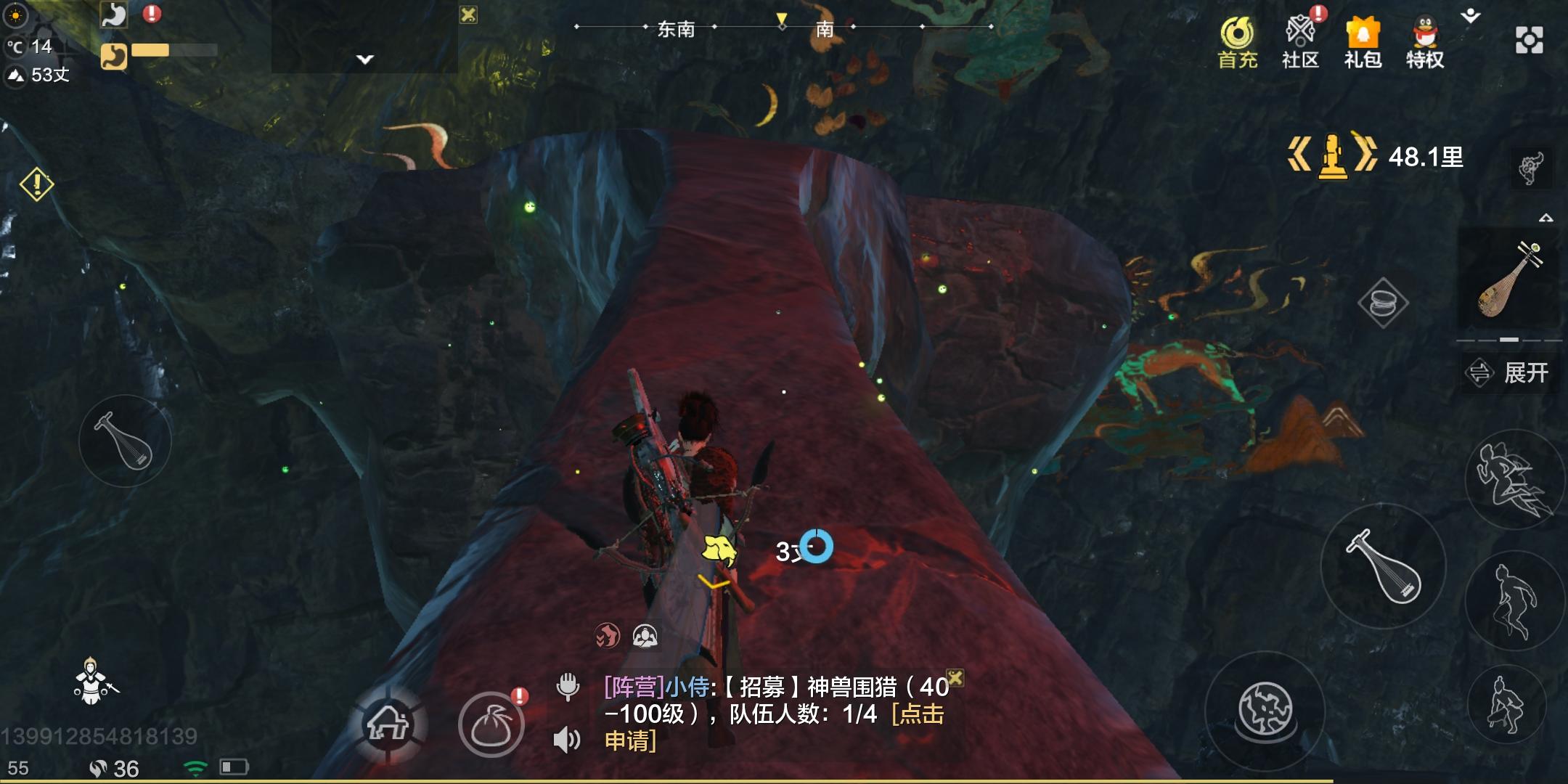Open the bag inventory pouch

491,725
